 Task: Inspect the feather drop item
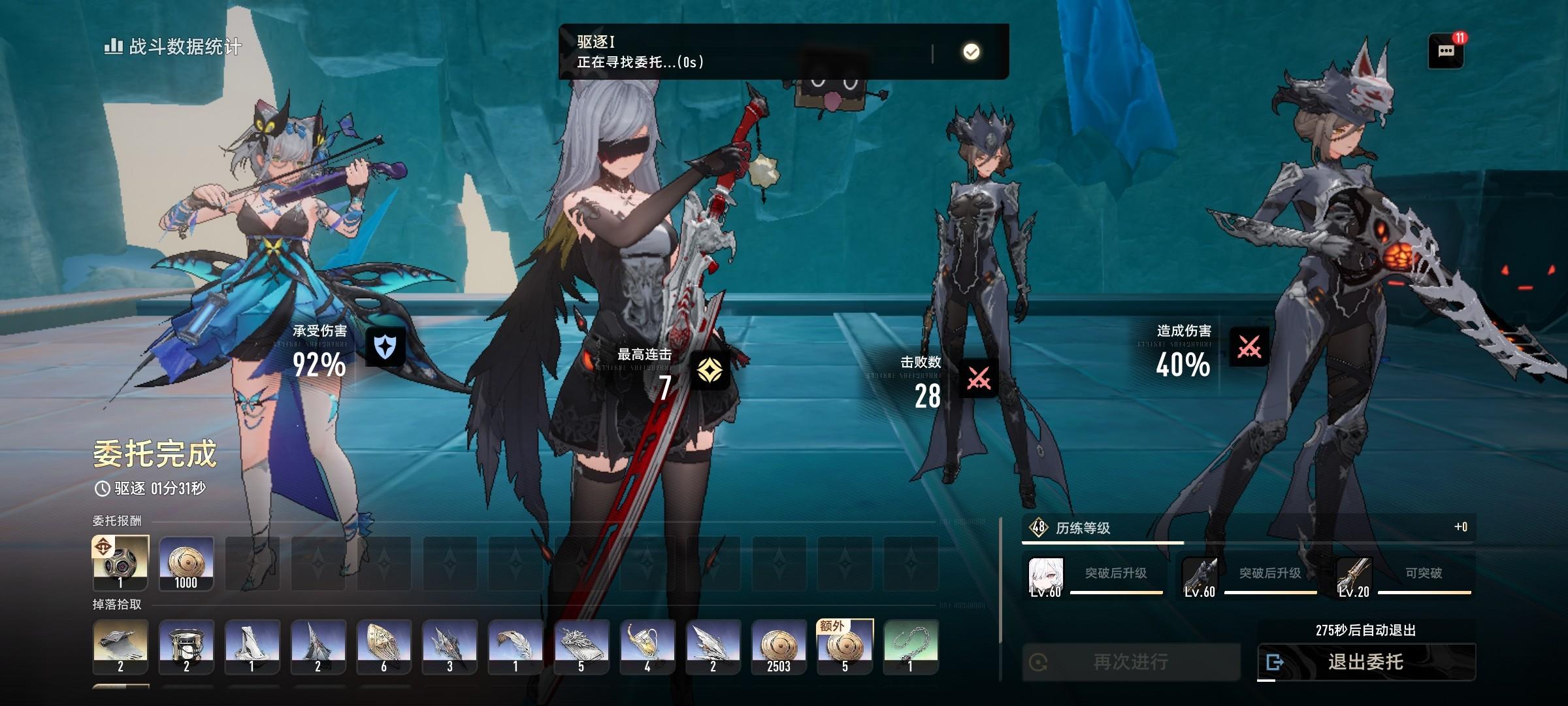(x=515, y=647)
